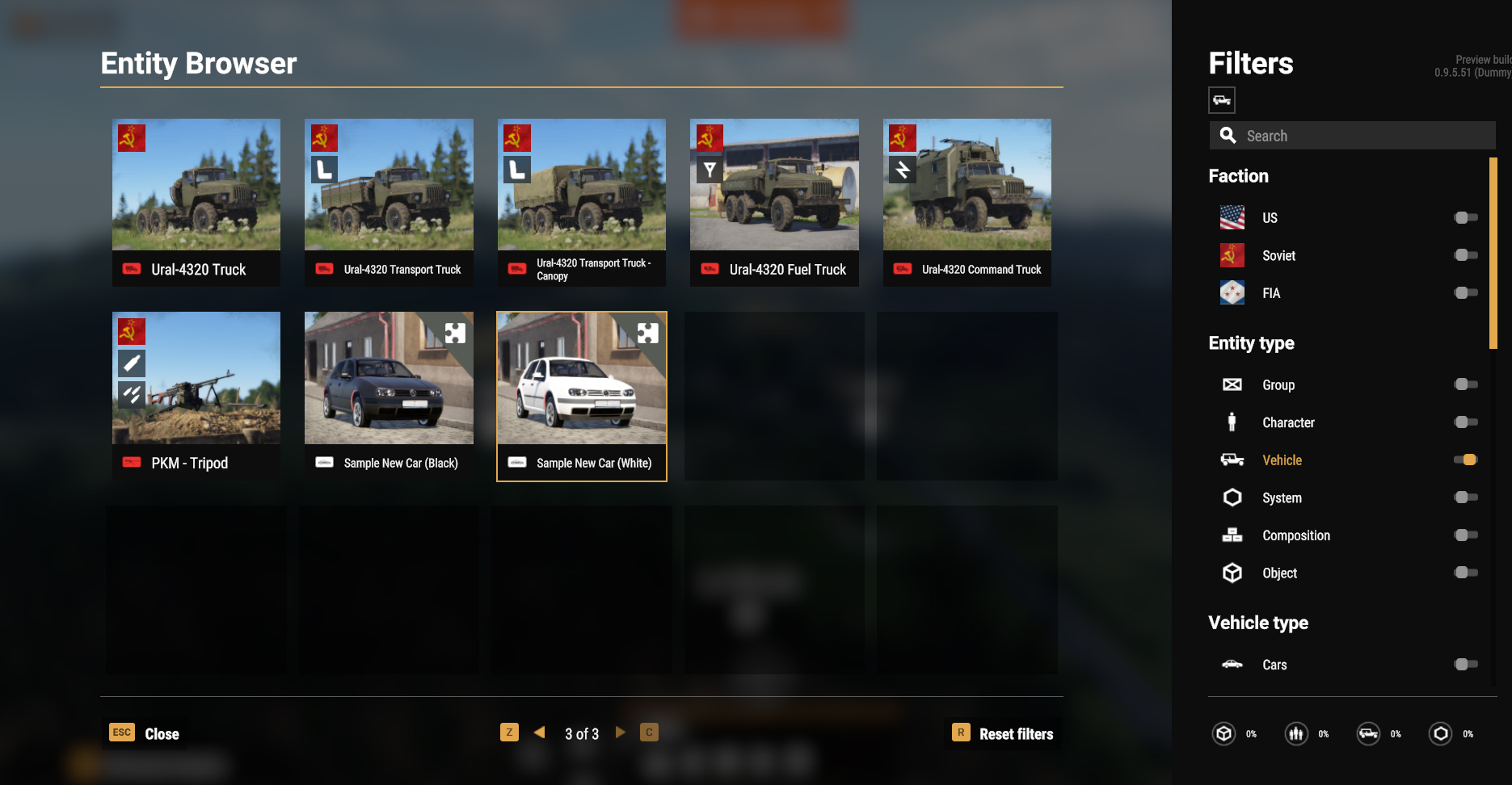Enable the Soviet faction filter
Viewport: 1512px width, 785px height.
click(1465, 255)
